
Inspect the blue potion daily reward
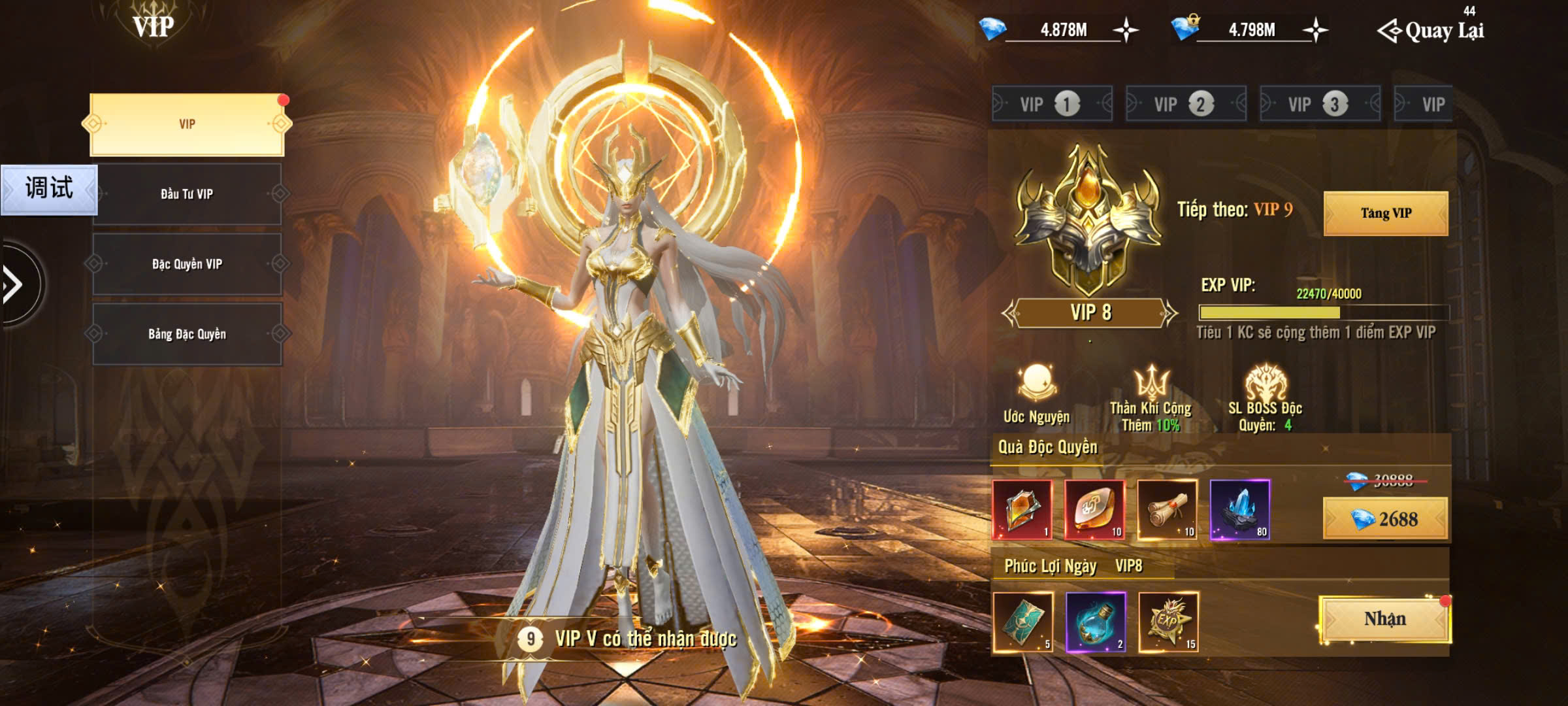tap(1096, 622)
